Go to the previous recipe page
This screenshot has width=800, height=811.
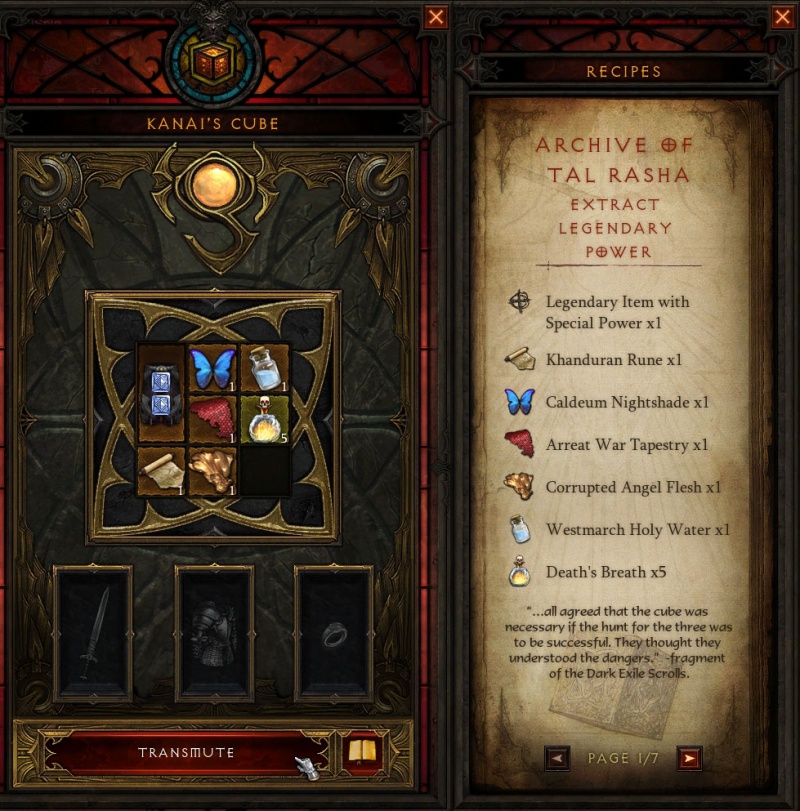(x=558, y=758)
